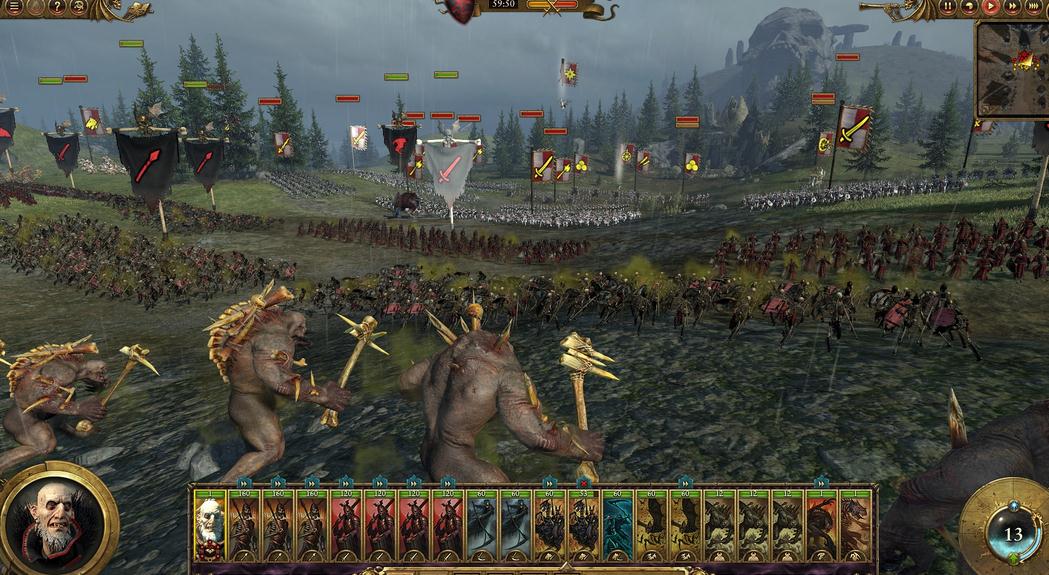Viewport: 1049px width, 575px height.
Task: Click the battlefield minimap
Action: point(1013,68)
